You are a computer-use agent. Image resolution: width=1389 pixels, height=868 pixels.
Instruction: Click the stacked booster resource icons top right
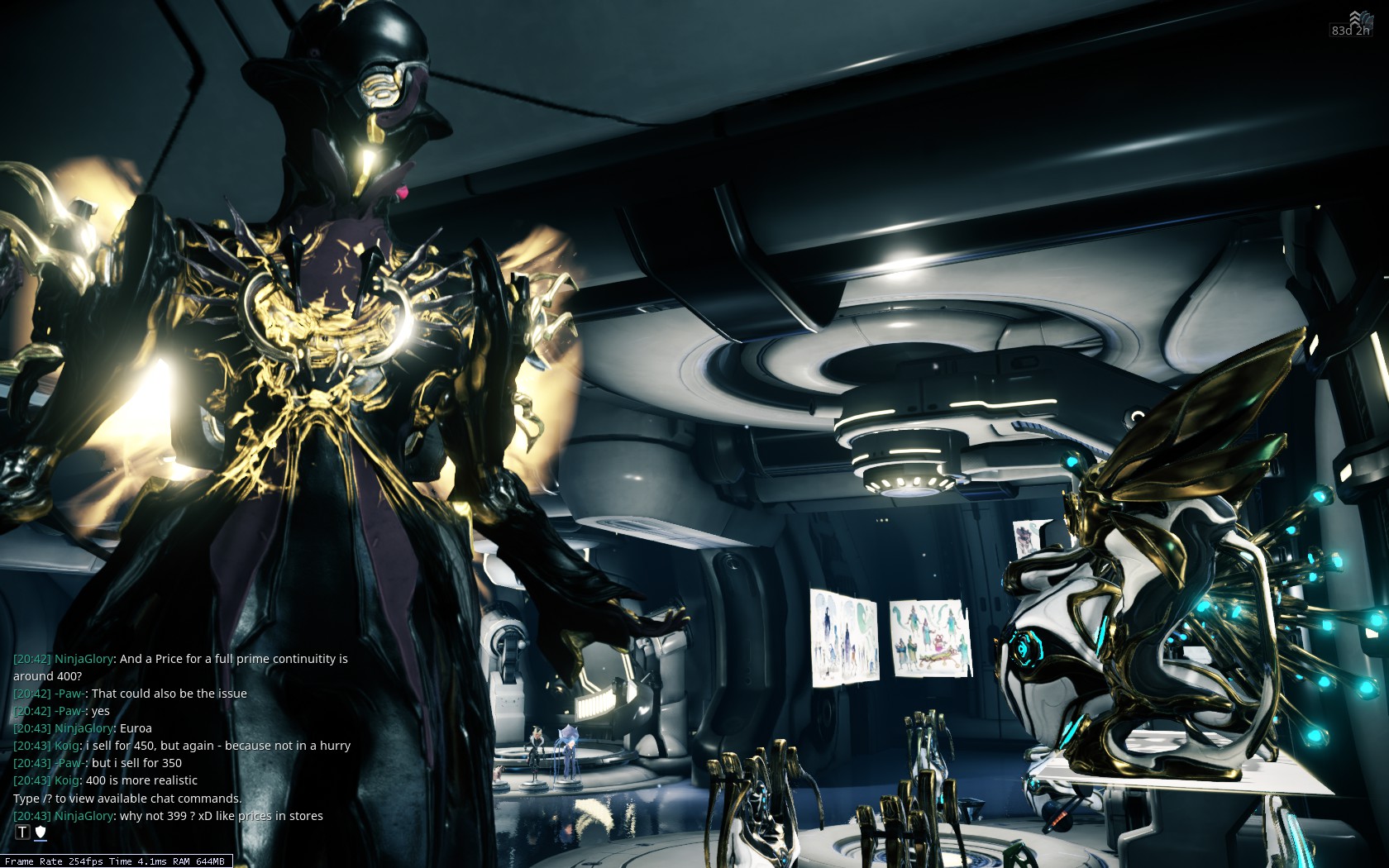[1367, 19]
